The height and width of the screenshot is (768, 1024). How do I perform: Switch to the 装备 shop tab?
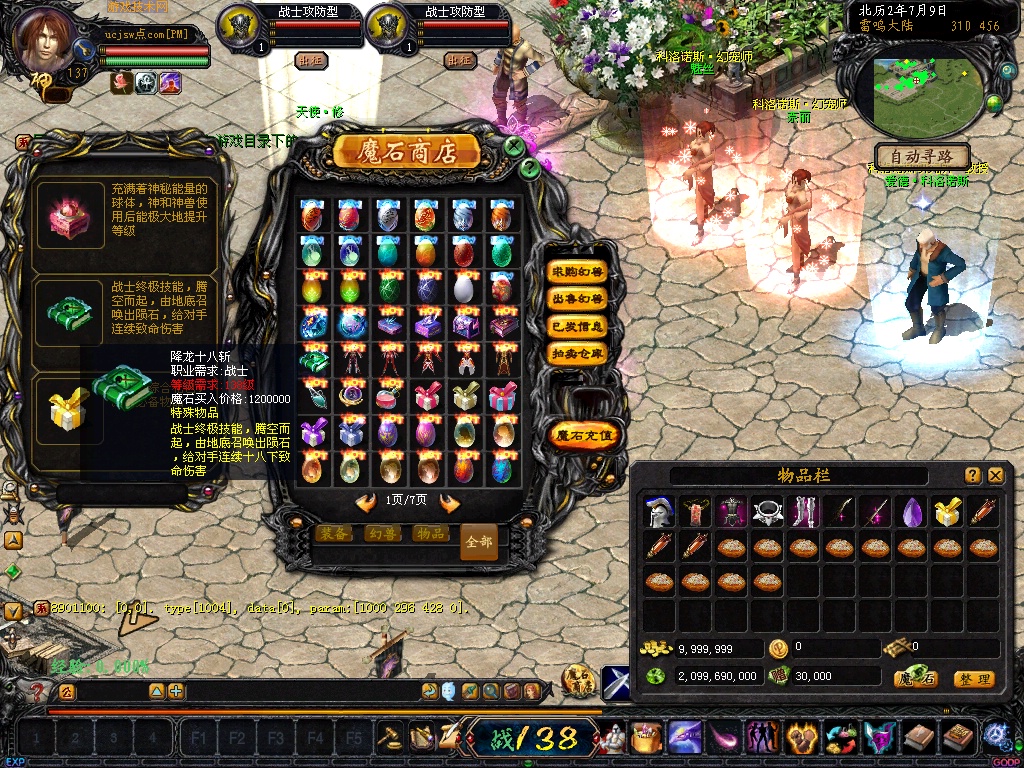(x=333, y=534)
